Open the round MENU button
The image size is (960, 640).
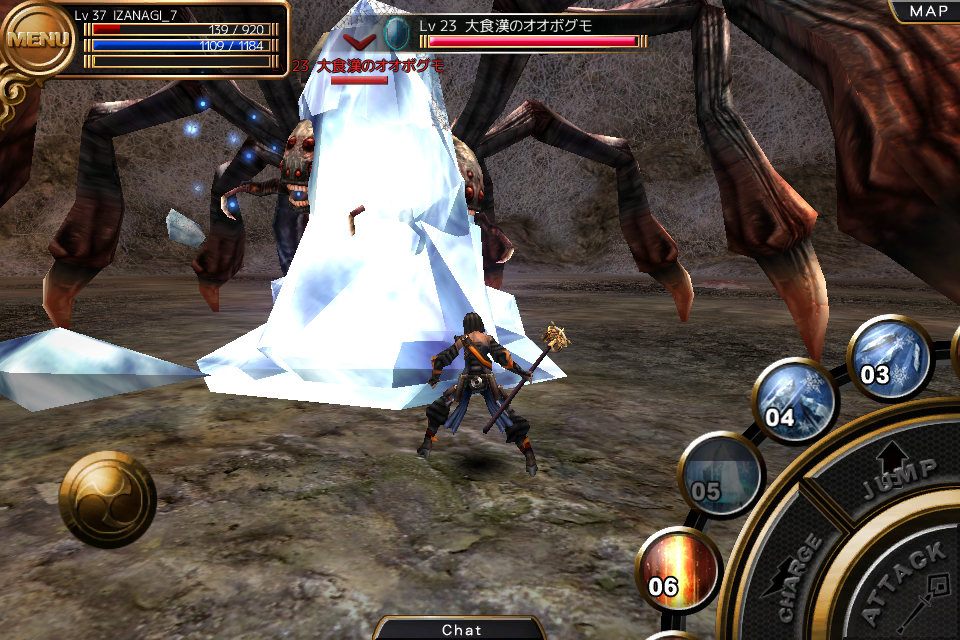tap(38, 40)
